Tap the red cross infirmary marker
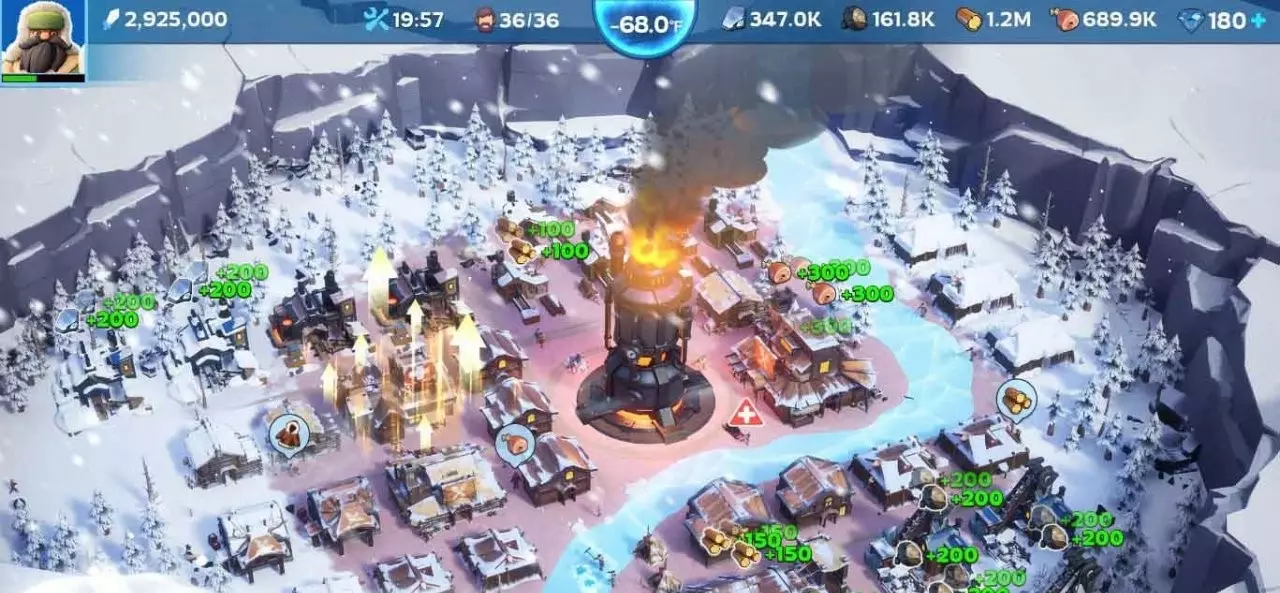This screenshot has height=593, width=1280. (x=745, y=414)
